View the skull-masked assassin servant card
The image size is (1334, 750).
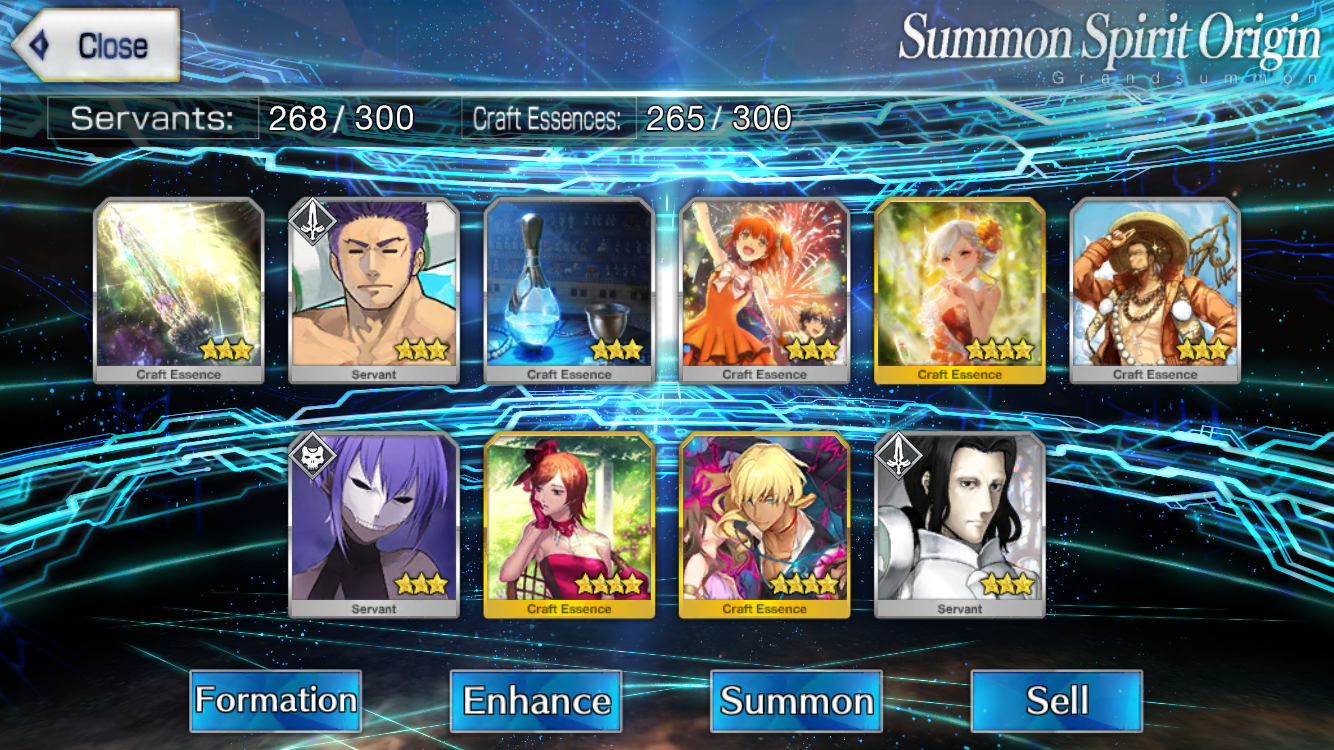(x=374, y=525)
